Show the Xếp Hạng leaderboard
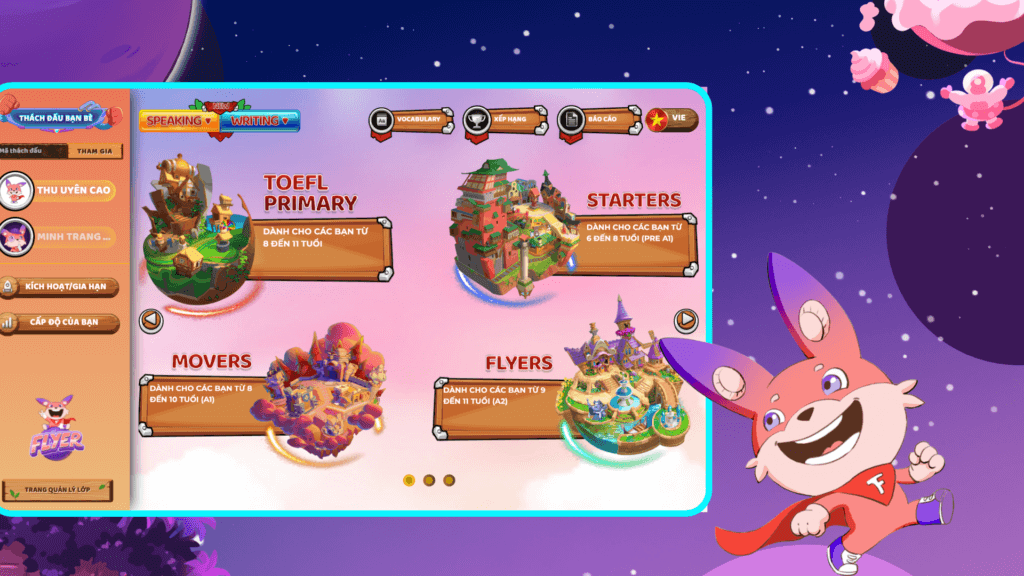The width and height of the screenshot is (1024, 576). [x=504, y=120]
